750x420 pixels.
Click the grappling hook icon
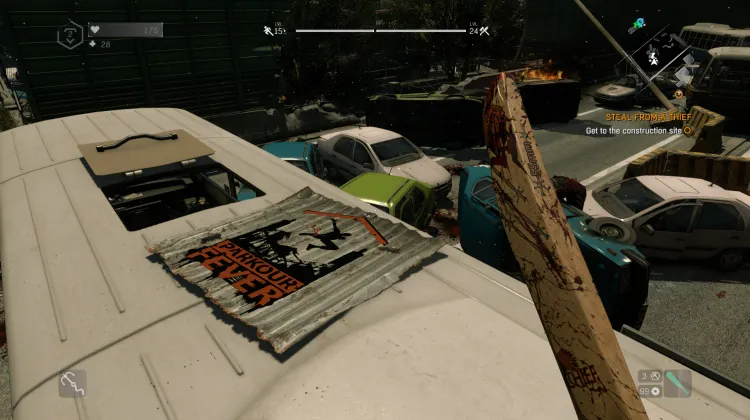click(72, 383)
